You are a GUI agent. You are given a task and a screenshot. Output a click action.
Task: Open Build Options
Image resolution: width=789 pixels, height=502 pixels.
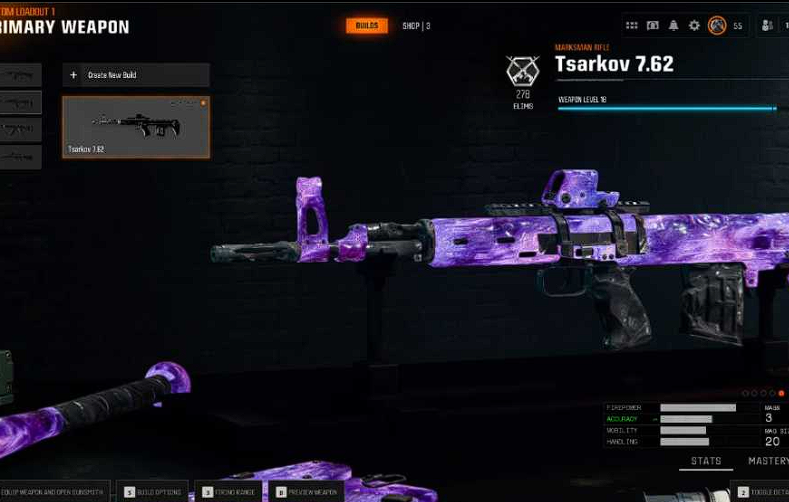coord(154,492)
